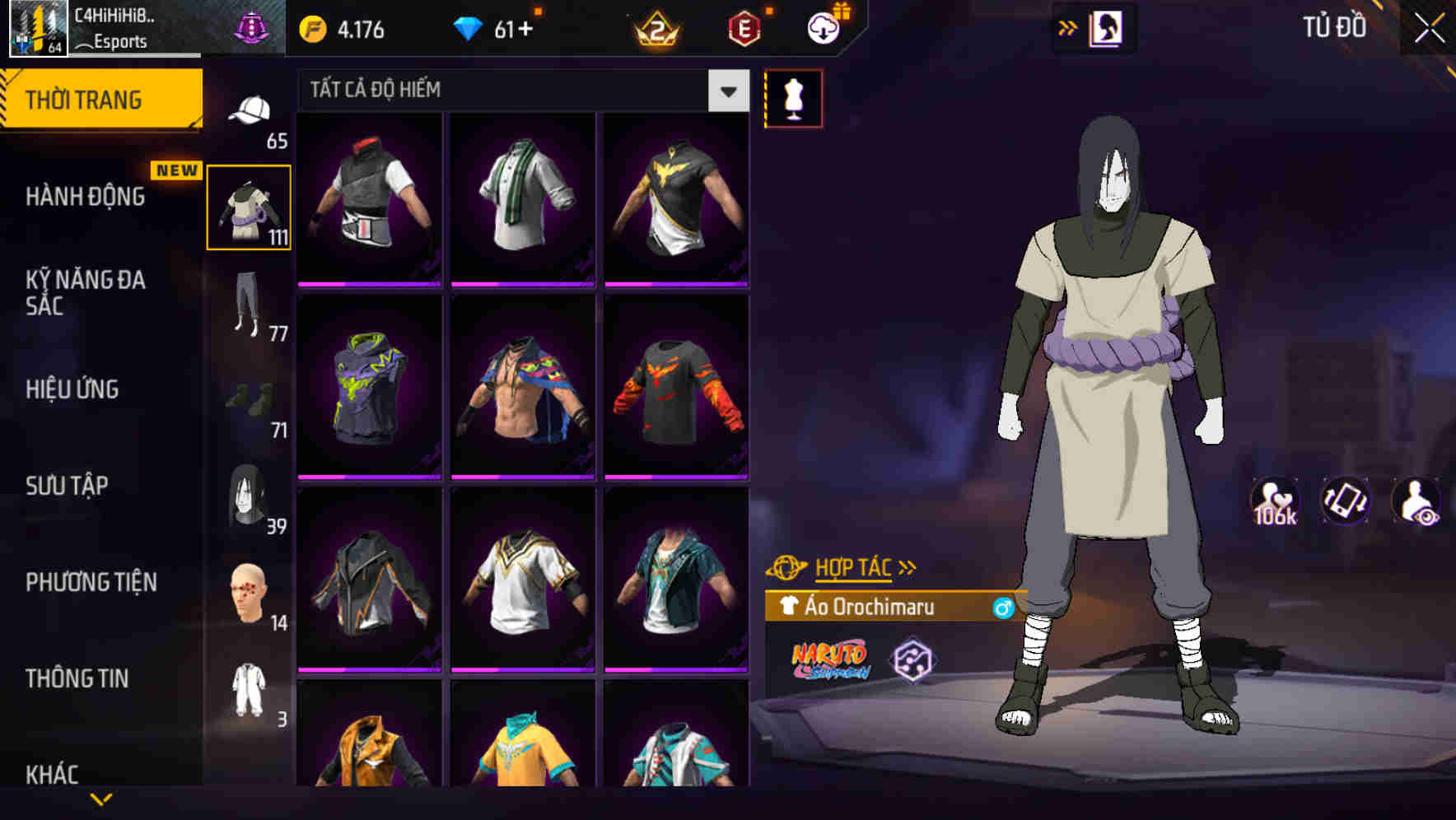The width and height of the screenshot is (1456, 820).
Task: Click the Áo Orochimaru item label
Action: click(x=869, y=608)
